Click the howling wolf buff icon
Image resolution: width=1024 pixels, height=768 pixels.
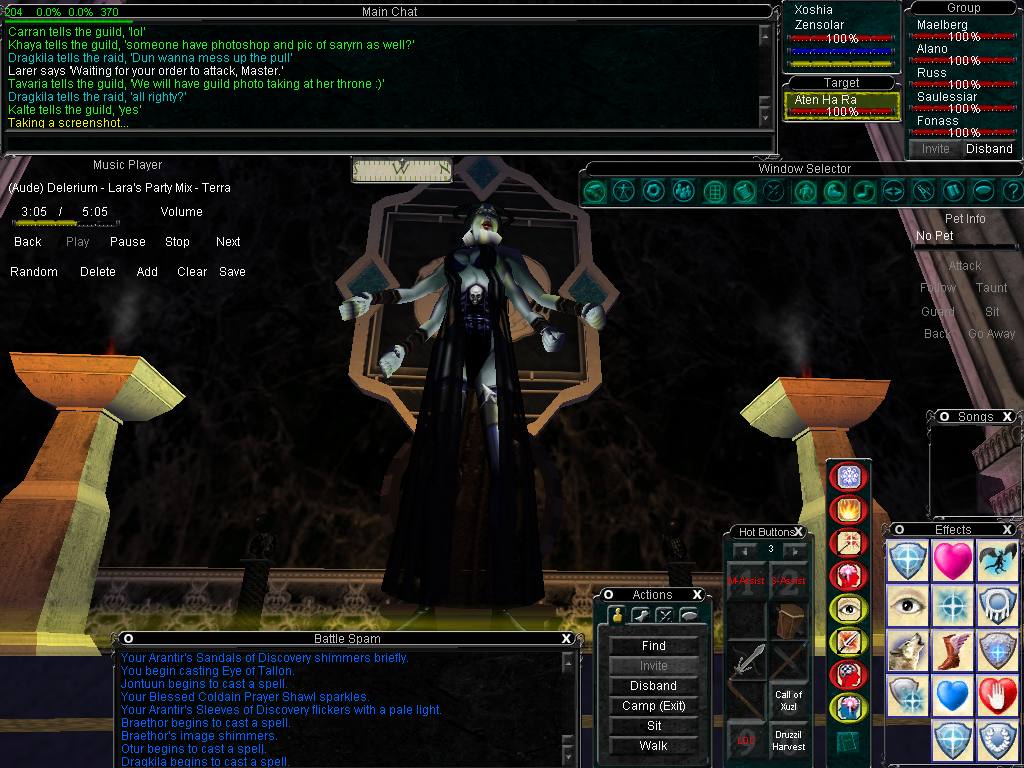point(906,651)
